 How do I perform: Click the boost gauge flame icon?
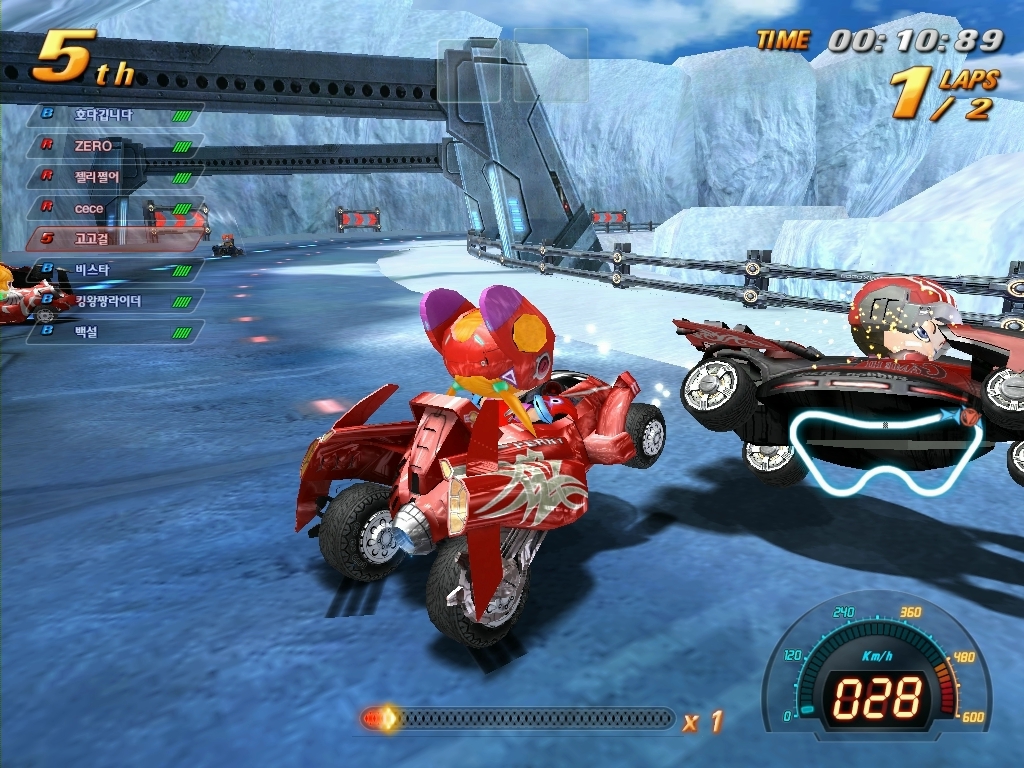click(381, 718)
